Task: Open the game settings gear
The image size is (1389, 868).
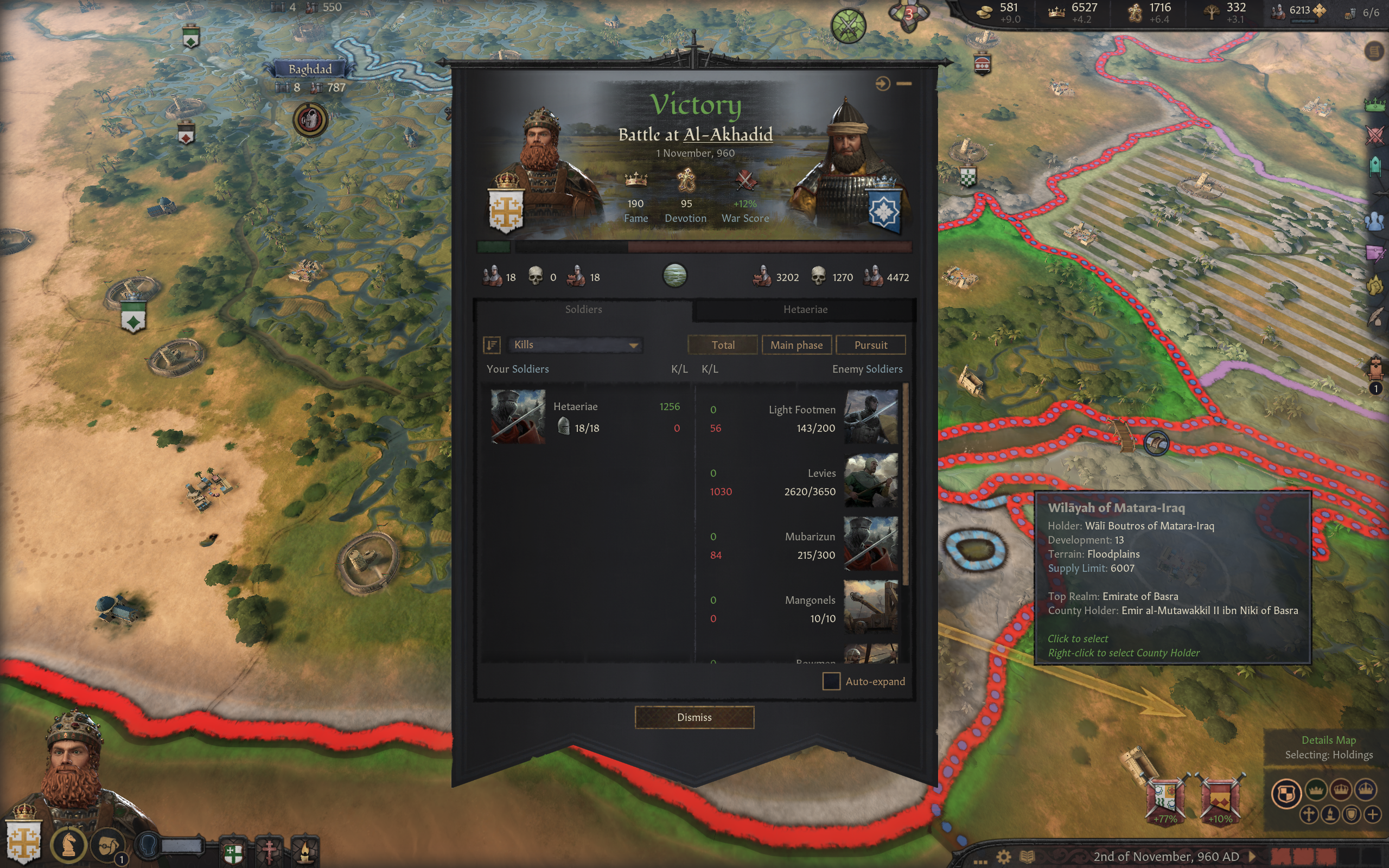Action: click(1003, 857)
